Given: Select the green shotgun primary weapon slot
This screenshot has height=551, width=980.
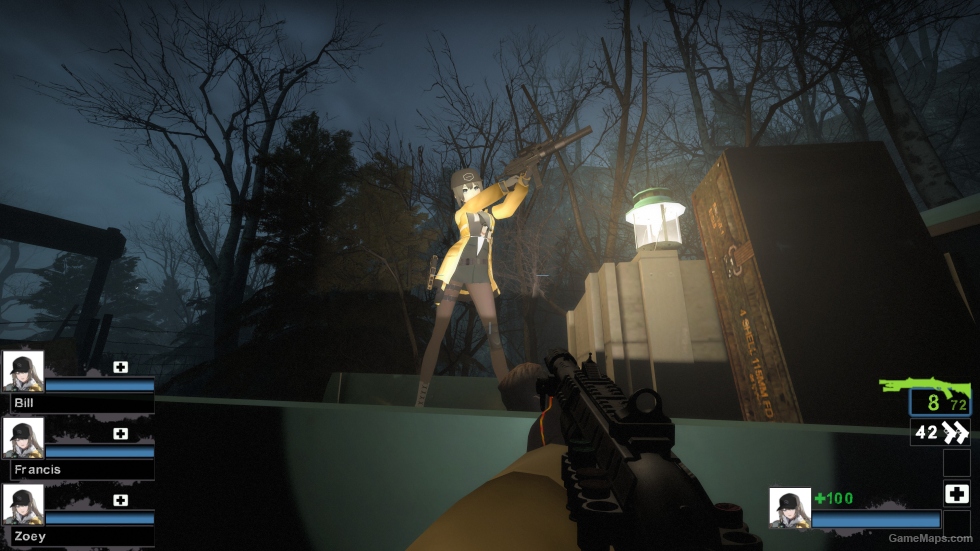Looking at the screenshot, I should pyautogui.click(x=924, y=388).
